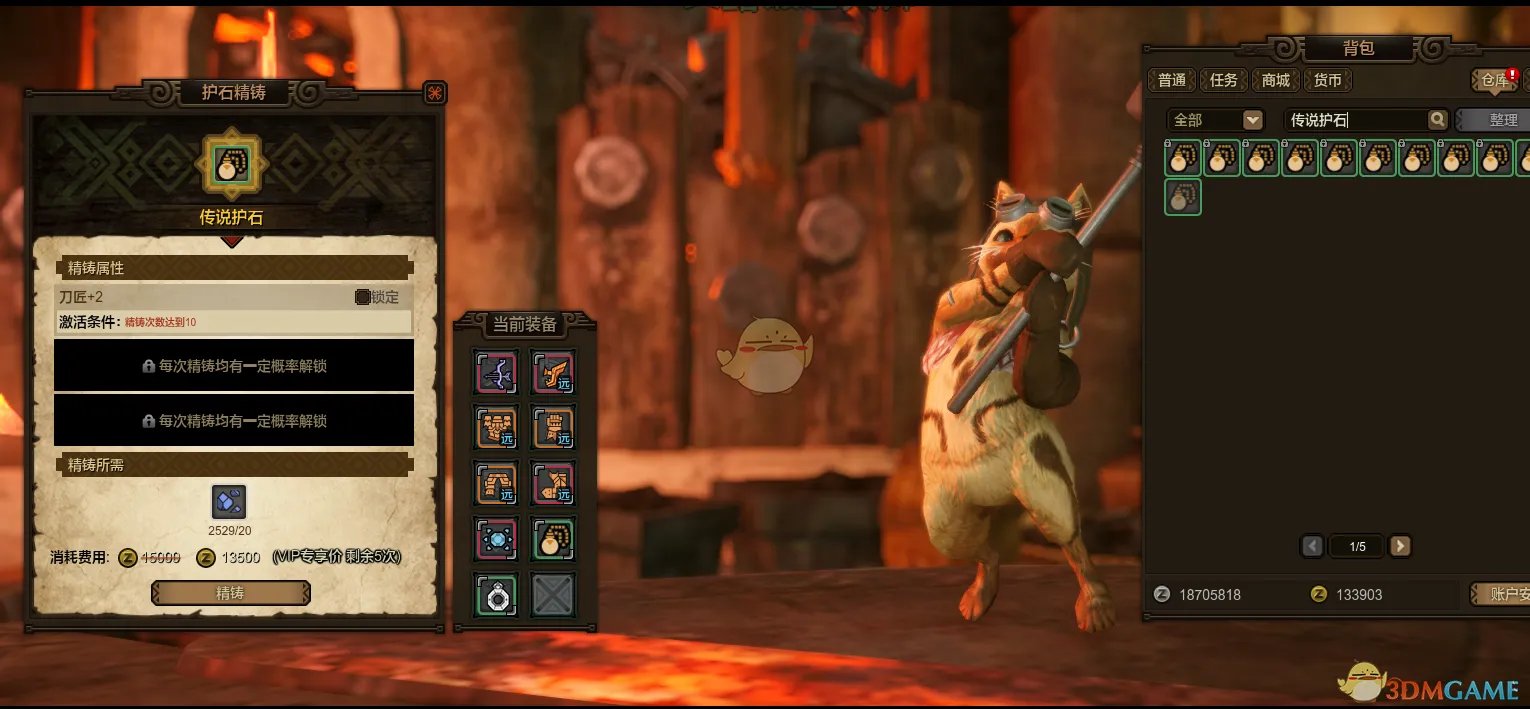Go to the next backpack page
Image resolution: width=1530 pixels, height=709 pixels.
coord(1400,546)
